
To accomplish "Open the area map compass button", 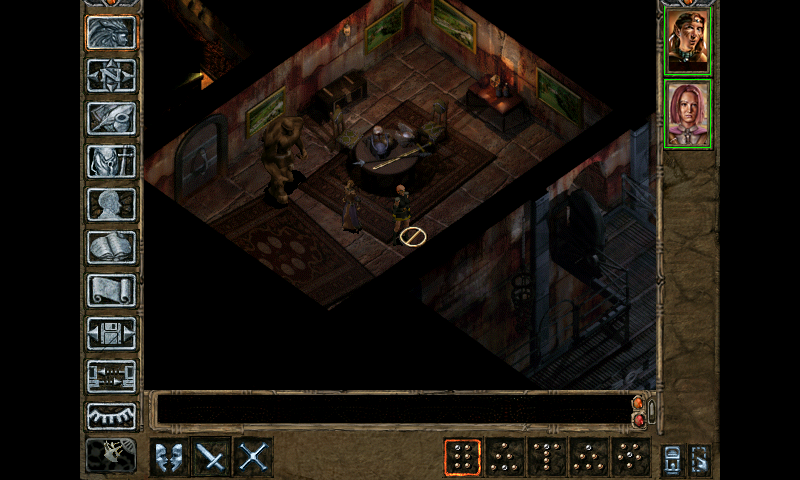I will (111, 75).
